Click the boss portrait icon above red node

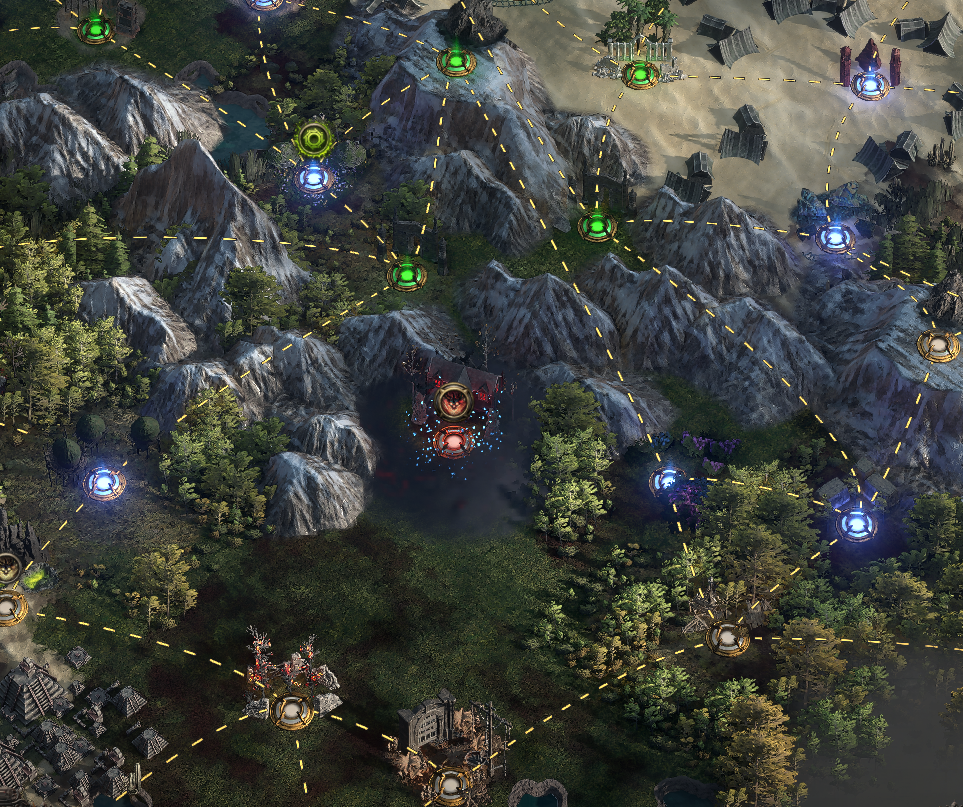pos(454,401)
